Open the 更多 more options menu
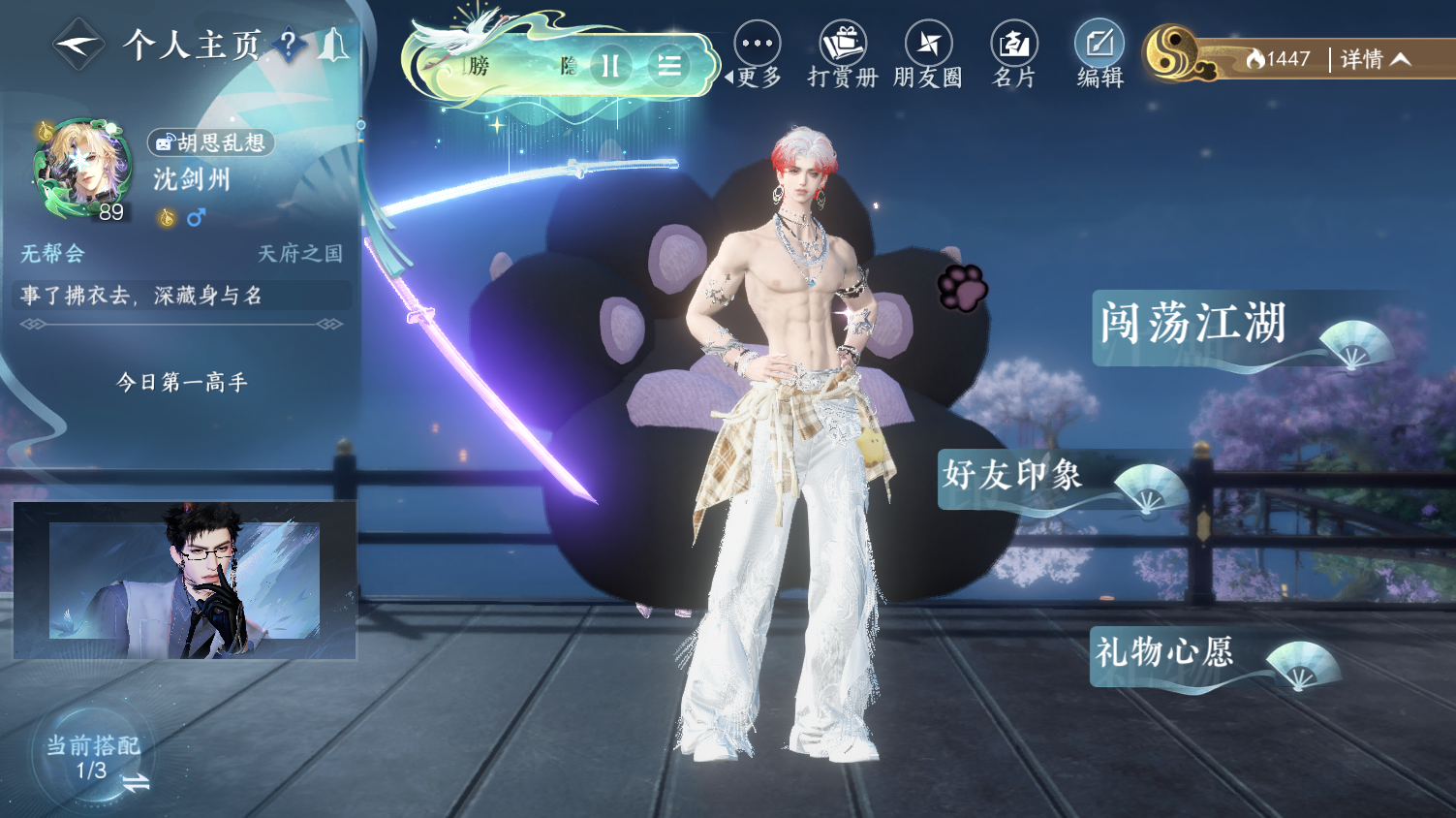 tap(758, 55)
